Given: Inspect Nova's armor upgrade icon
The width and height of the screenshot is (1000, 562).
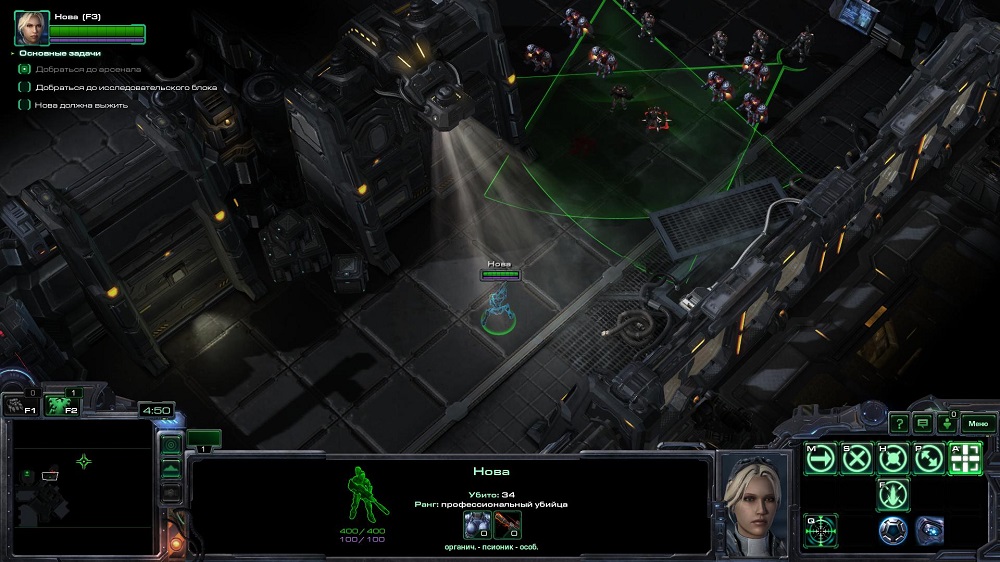Looking at the screenshot, I should pyautogui.click(x=477, y=525).
